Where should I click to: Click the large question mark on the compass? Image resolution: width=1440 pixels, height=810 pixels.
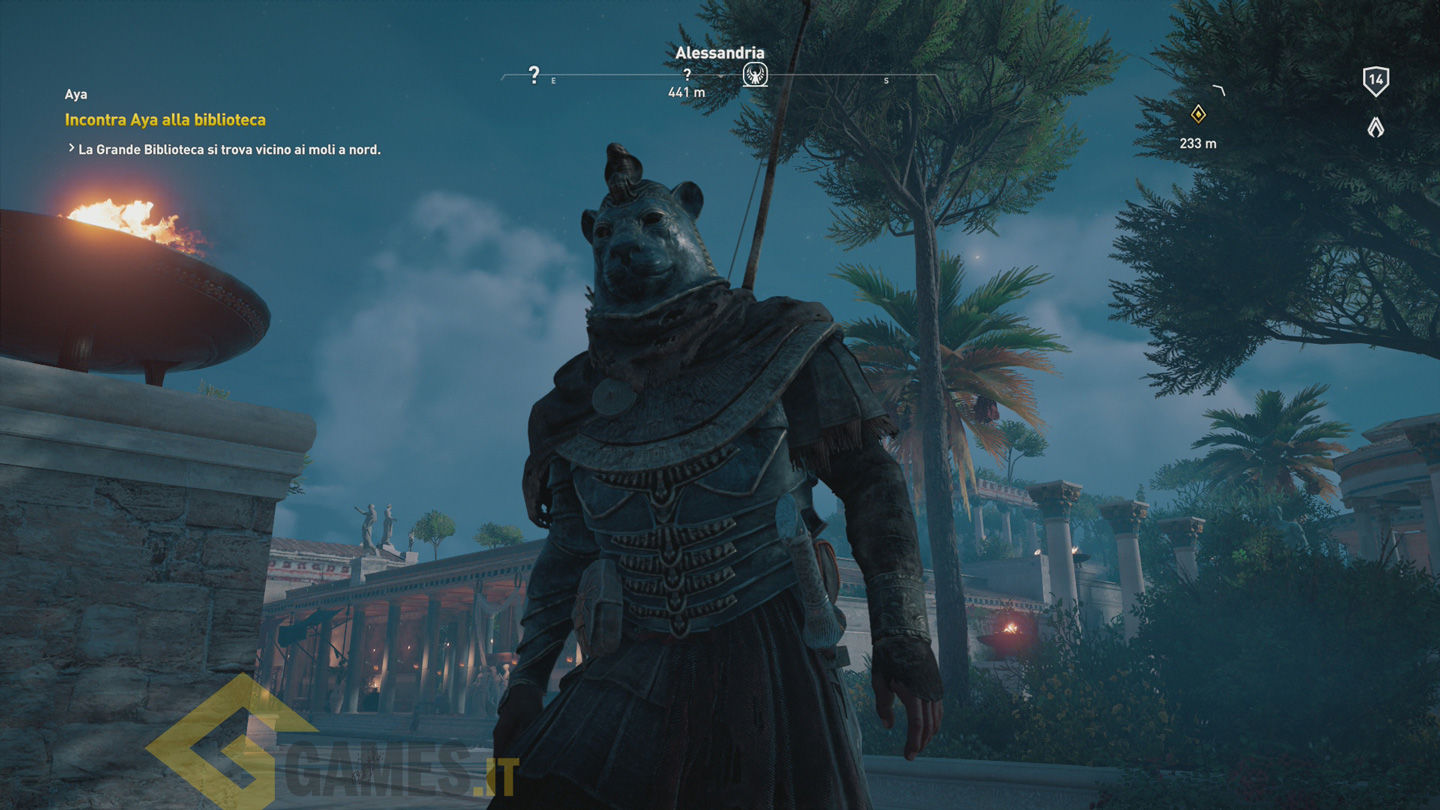(534, 74)
